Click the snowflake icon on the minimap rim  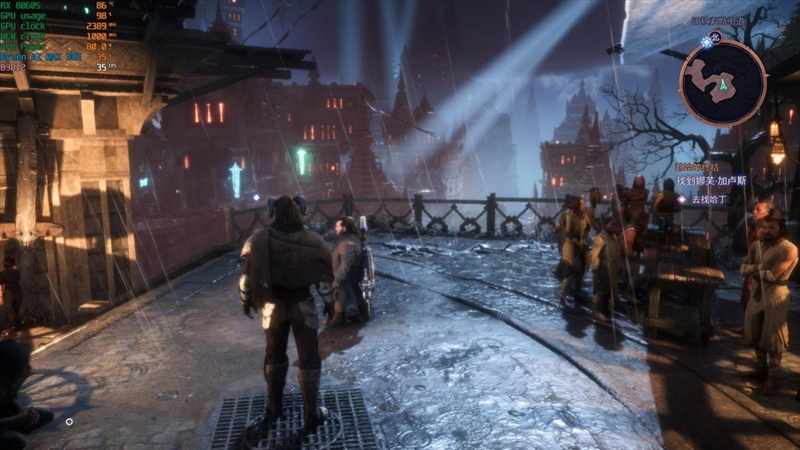708,41
